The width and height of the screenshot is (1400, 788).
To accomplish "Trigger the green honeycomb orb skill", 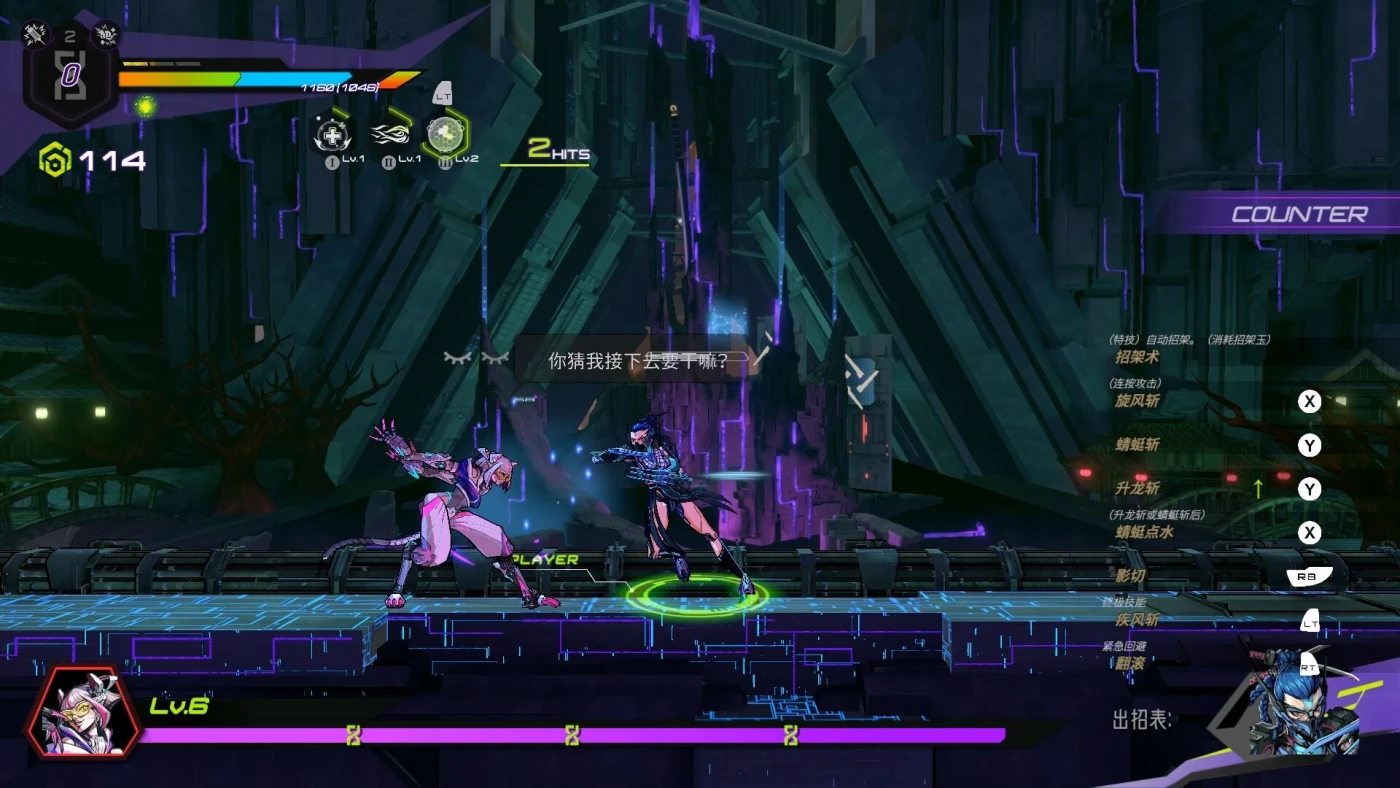I will coord(443,134).
